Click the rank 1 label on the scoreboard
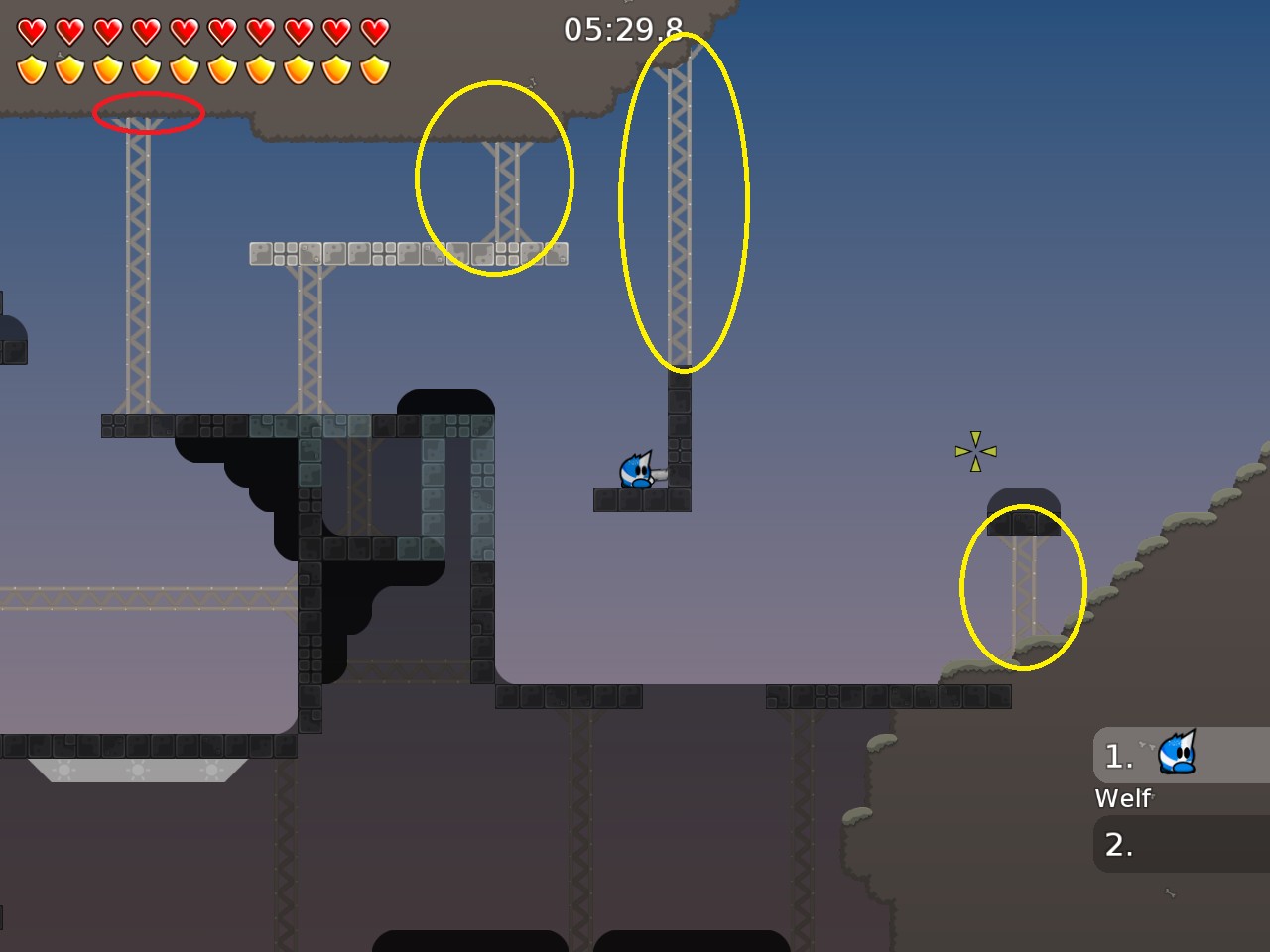Viewport: 1270px width, 952px height. 1118,756
